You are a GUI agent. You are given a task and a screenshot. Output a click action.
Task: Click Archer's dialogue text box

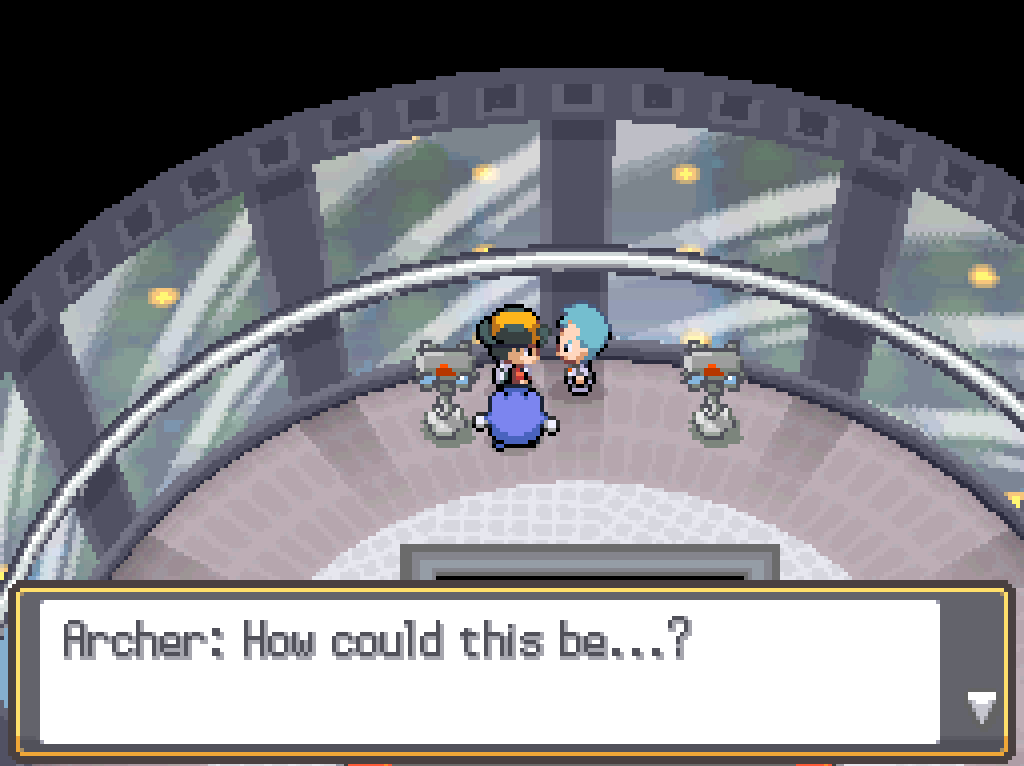(x=490, y=671)
